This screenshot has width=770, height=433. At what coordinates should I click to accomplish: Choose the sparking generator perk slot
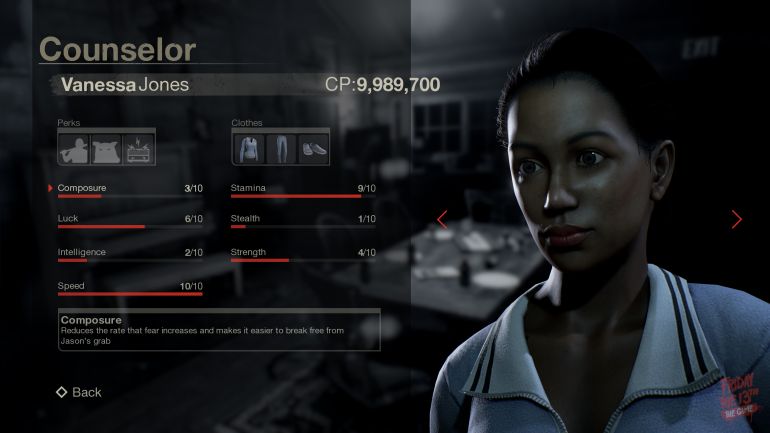[138, 148]
